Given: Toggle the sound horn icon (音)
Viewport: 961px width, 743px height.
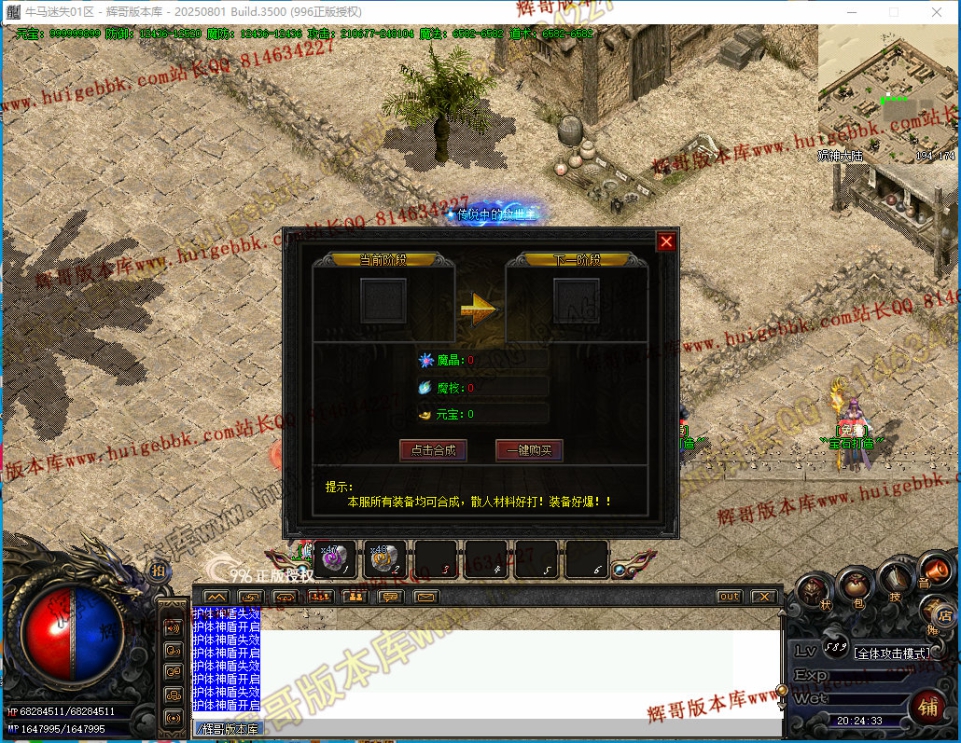Looking at the screenshot, I should click(x=934, y=571).
